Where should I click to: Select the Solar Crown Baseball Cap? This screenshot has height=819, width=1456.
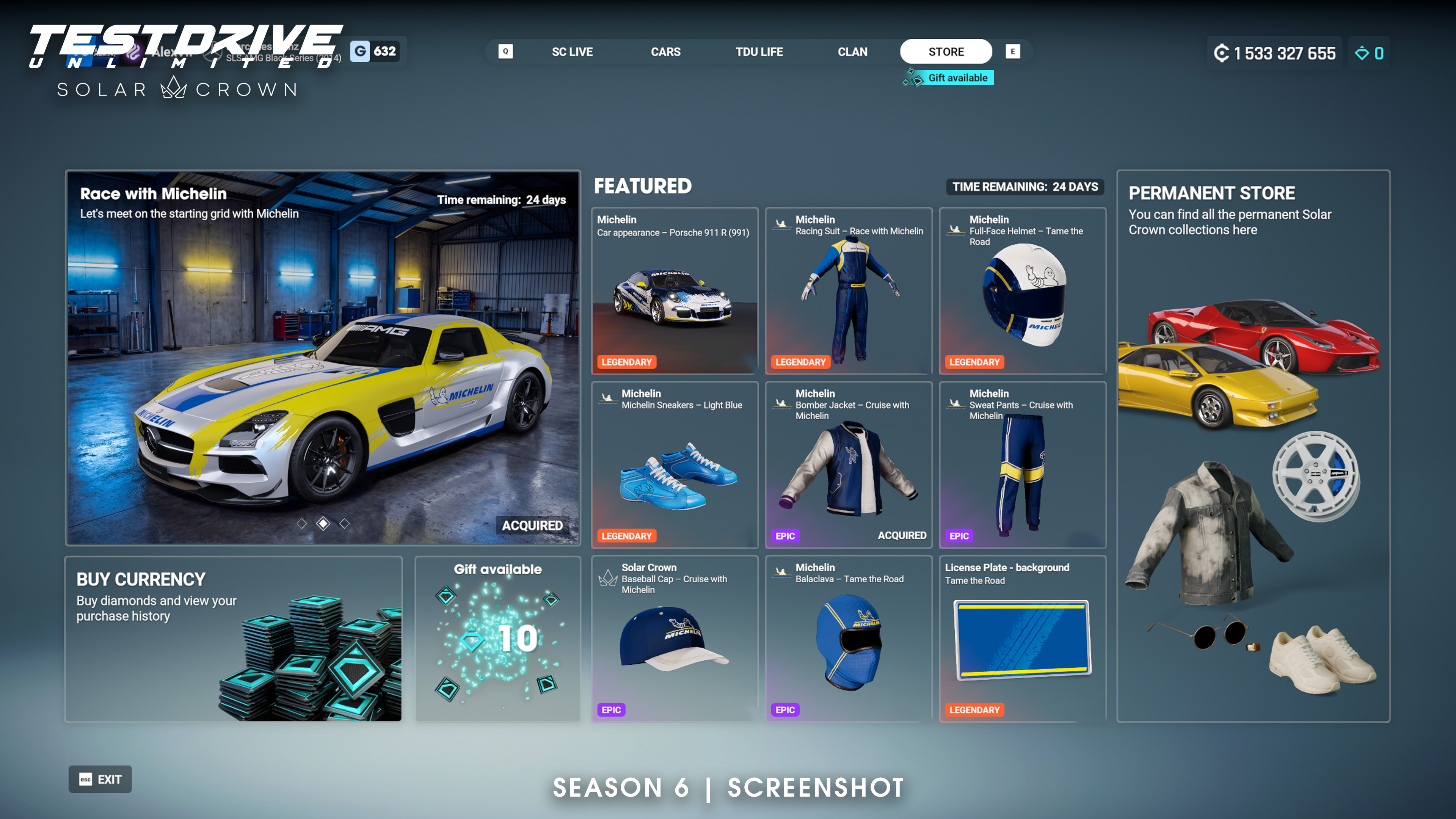click(674, 639)
